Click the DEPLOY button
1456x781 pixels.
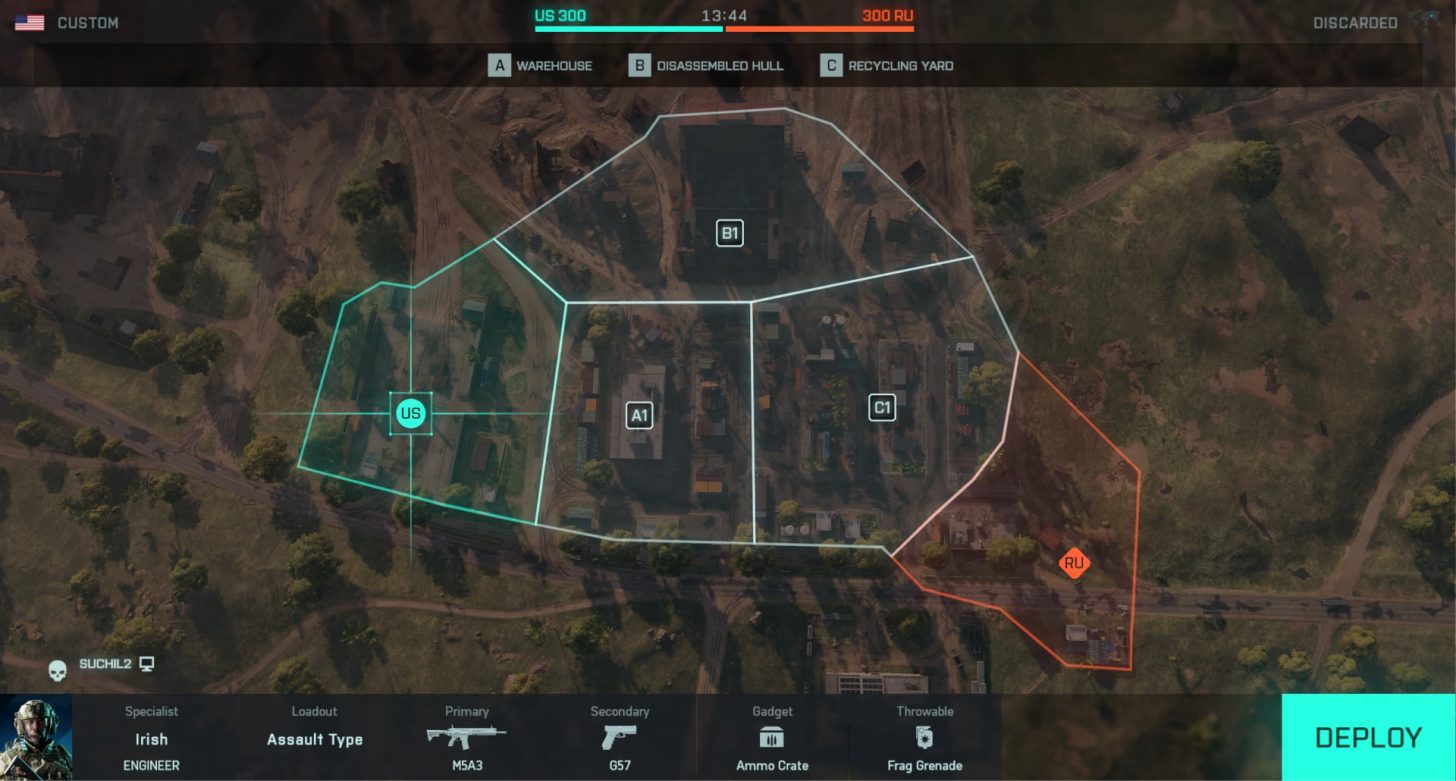(x=1368, y=737)
